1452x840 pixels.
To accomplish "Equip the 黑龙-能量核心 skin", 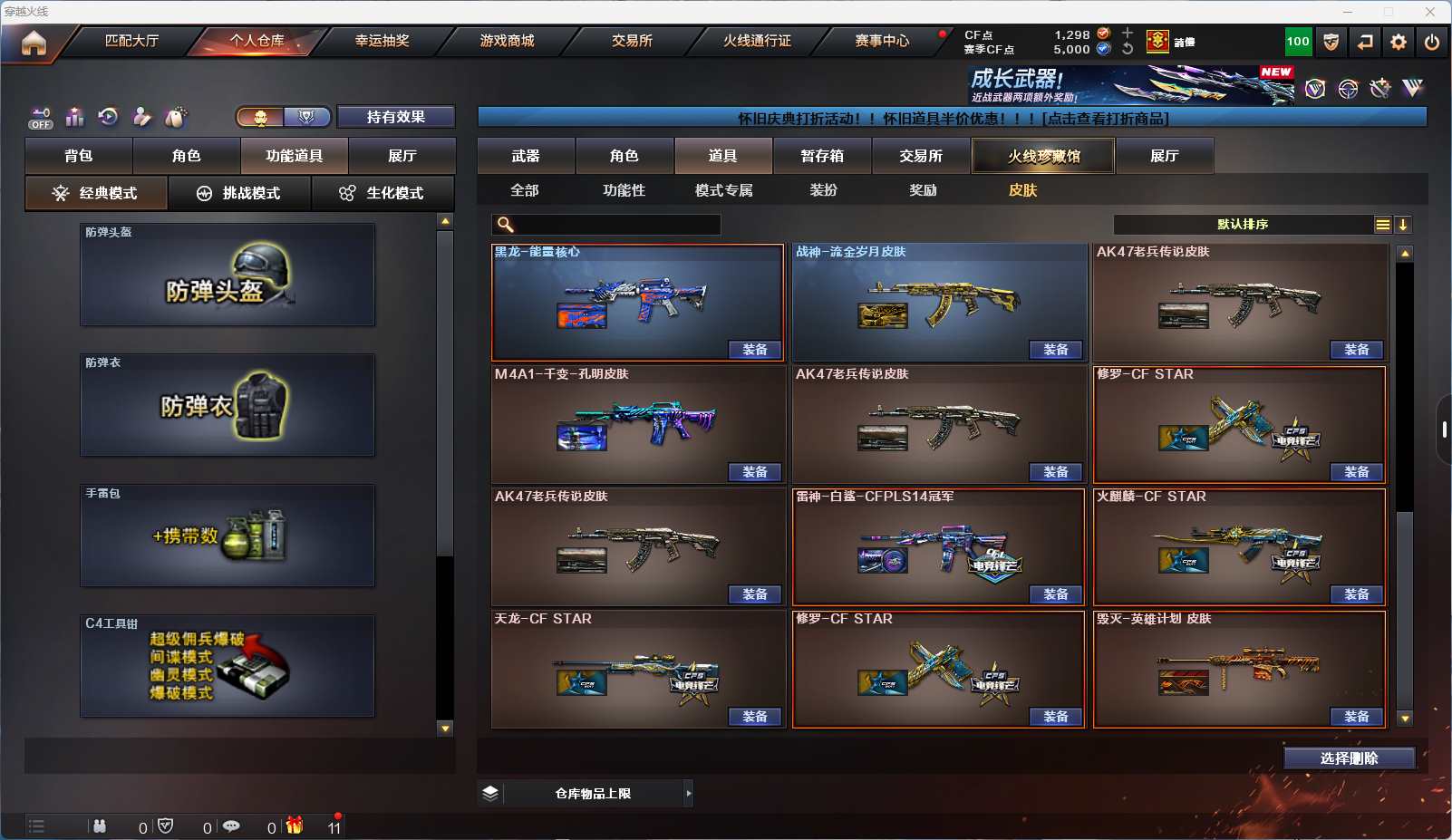I will [x=754, y=350].
